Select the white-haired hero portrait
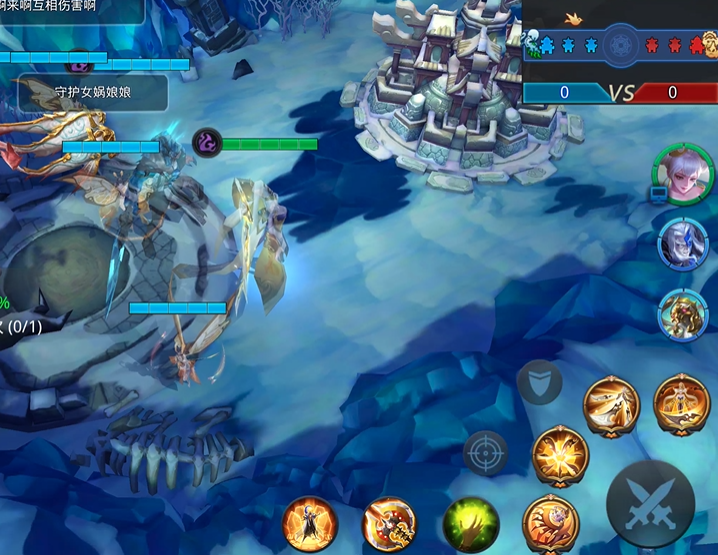The width and height of the screenshot is (718, 555). click(684, 174)
